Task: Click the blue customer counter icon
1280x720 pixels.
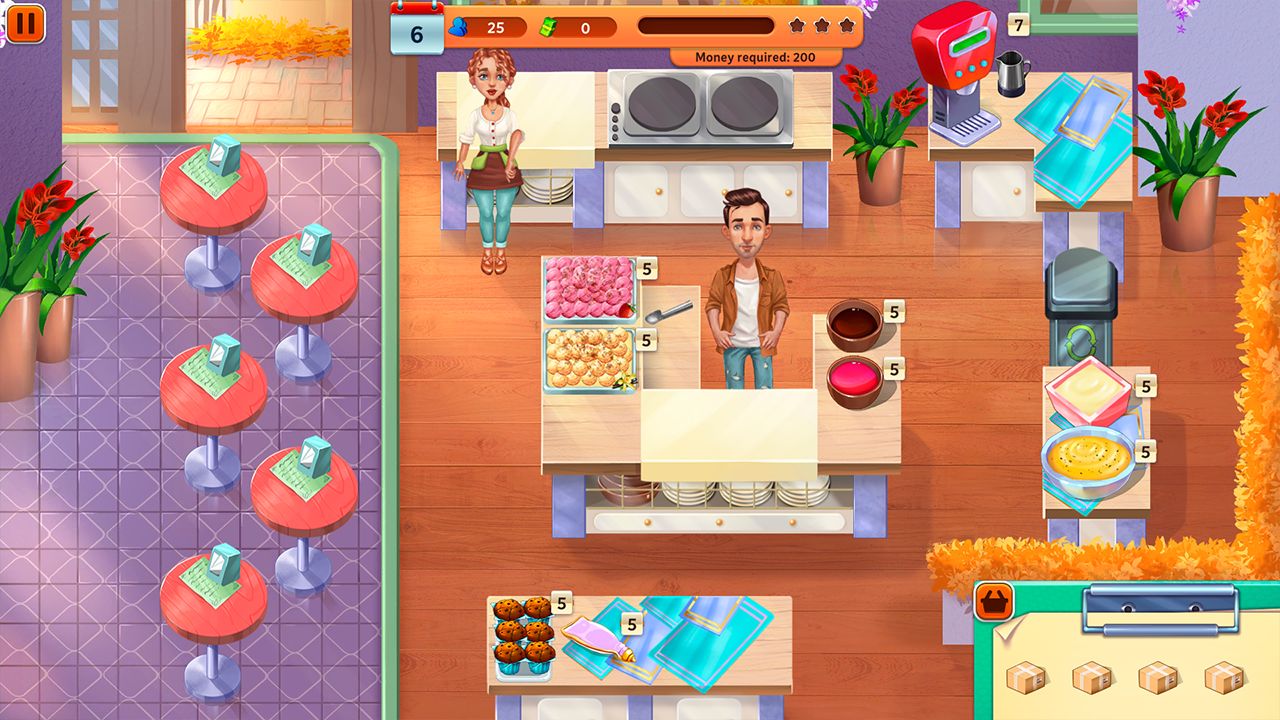Action: (457, 28)
